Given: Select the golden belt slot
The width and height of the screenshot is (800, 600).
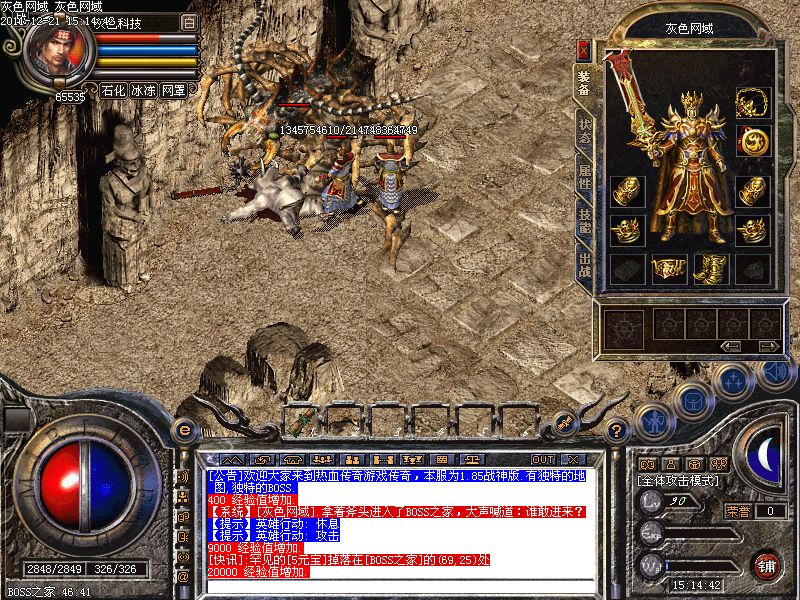Looking at the screenshot, I should coord(669,268).
